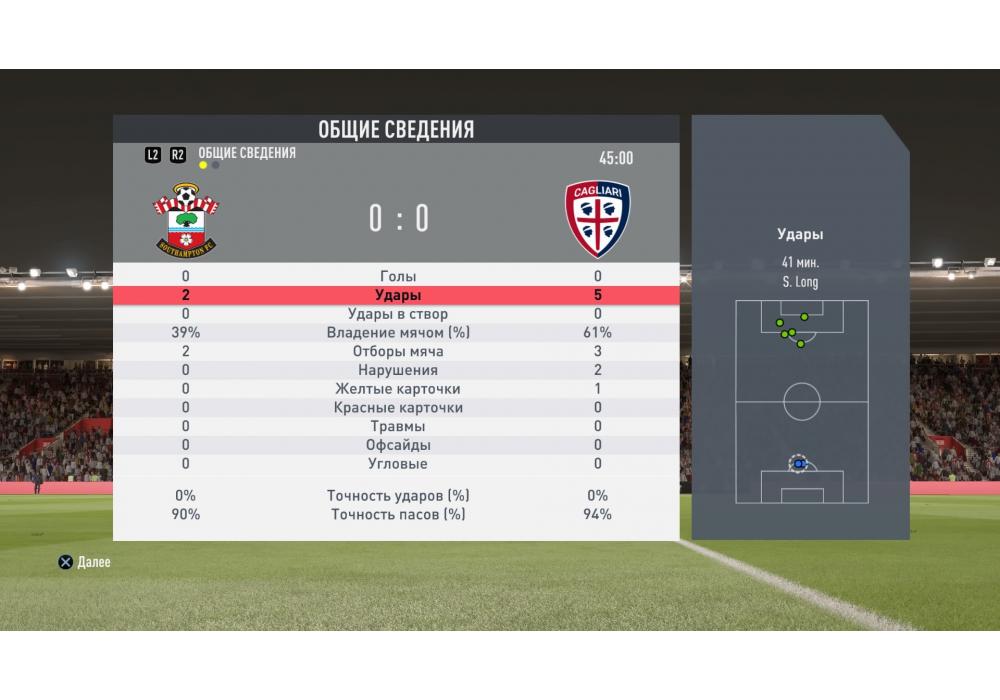Select the Травмы row
The image size is (1000, 700).
(397, 426)
